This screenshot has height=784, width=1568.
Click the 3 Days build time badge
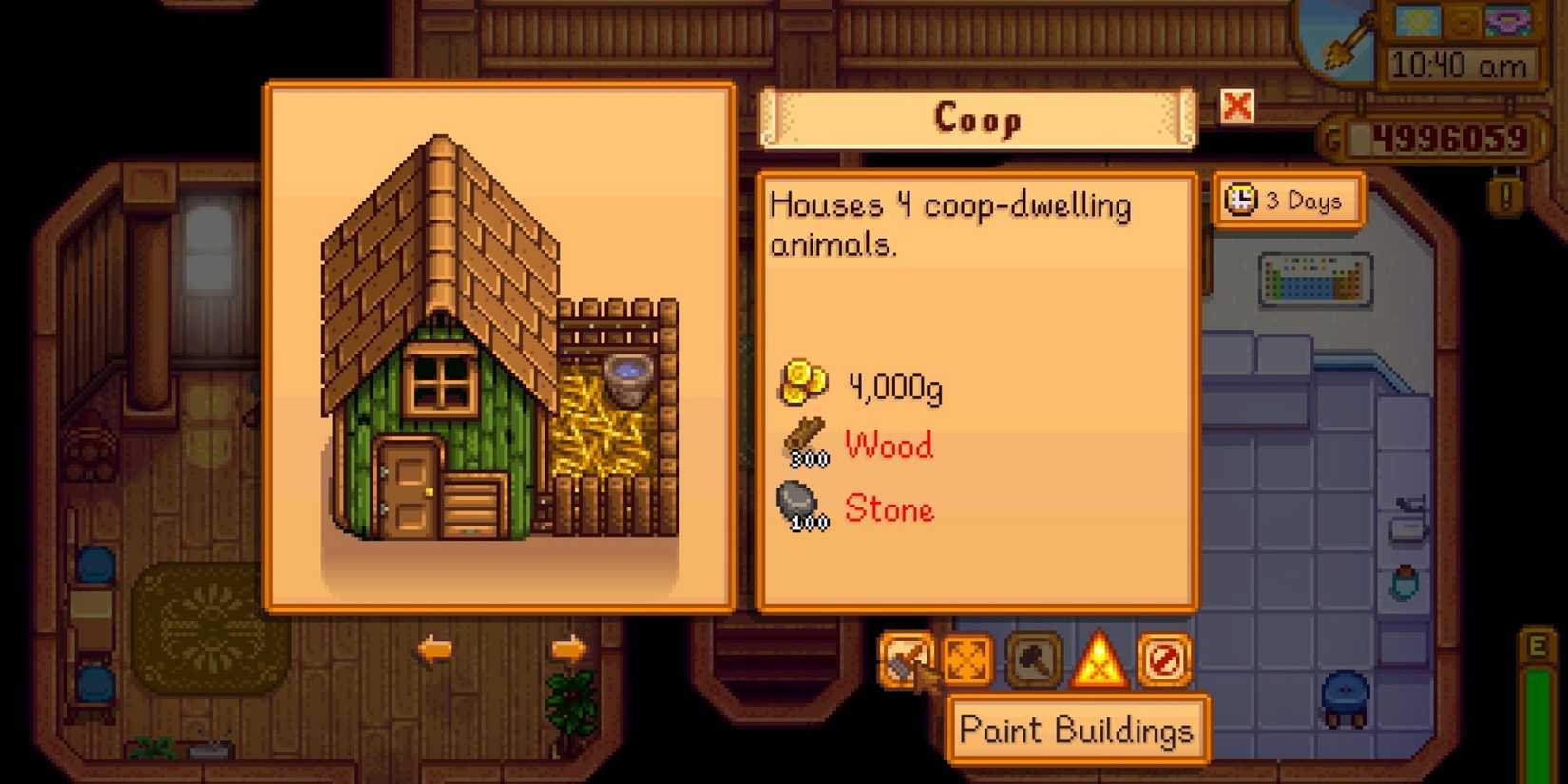[x=1288, y=200]
